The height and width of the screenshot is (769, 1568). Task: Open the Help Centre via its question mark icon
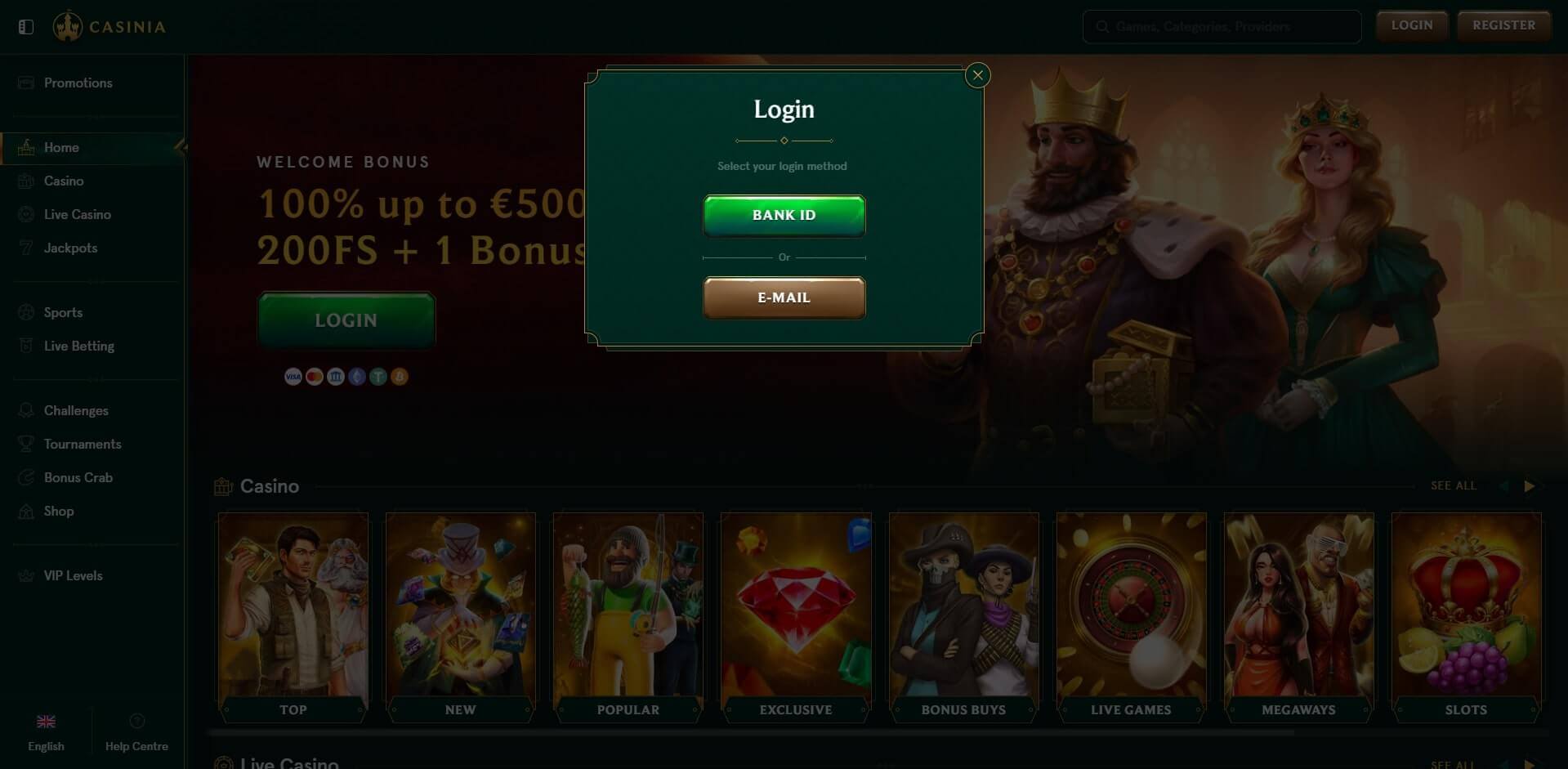point(136,722)
